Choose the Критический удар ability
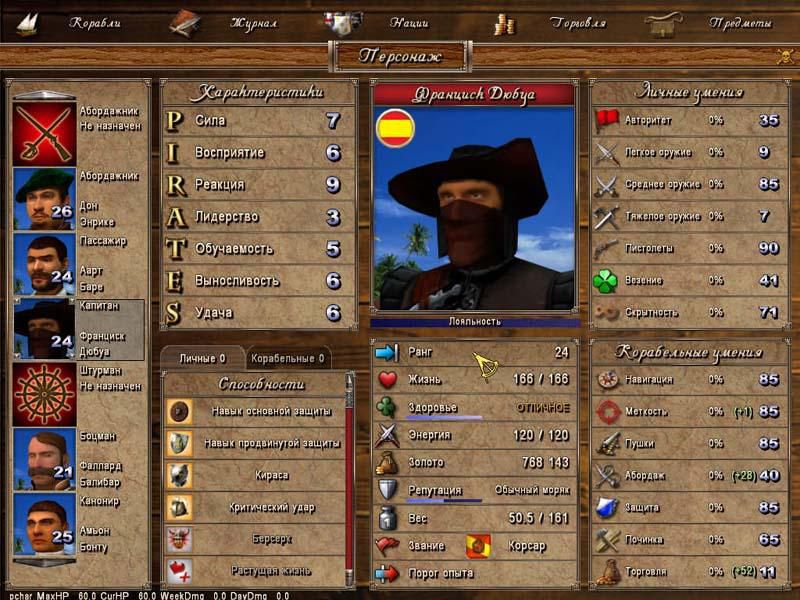This screenshot has height=600, width=800. click(255, 507)
